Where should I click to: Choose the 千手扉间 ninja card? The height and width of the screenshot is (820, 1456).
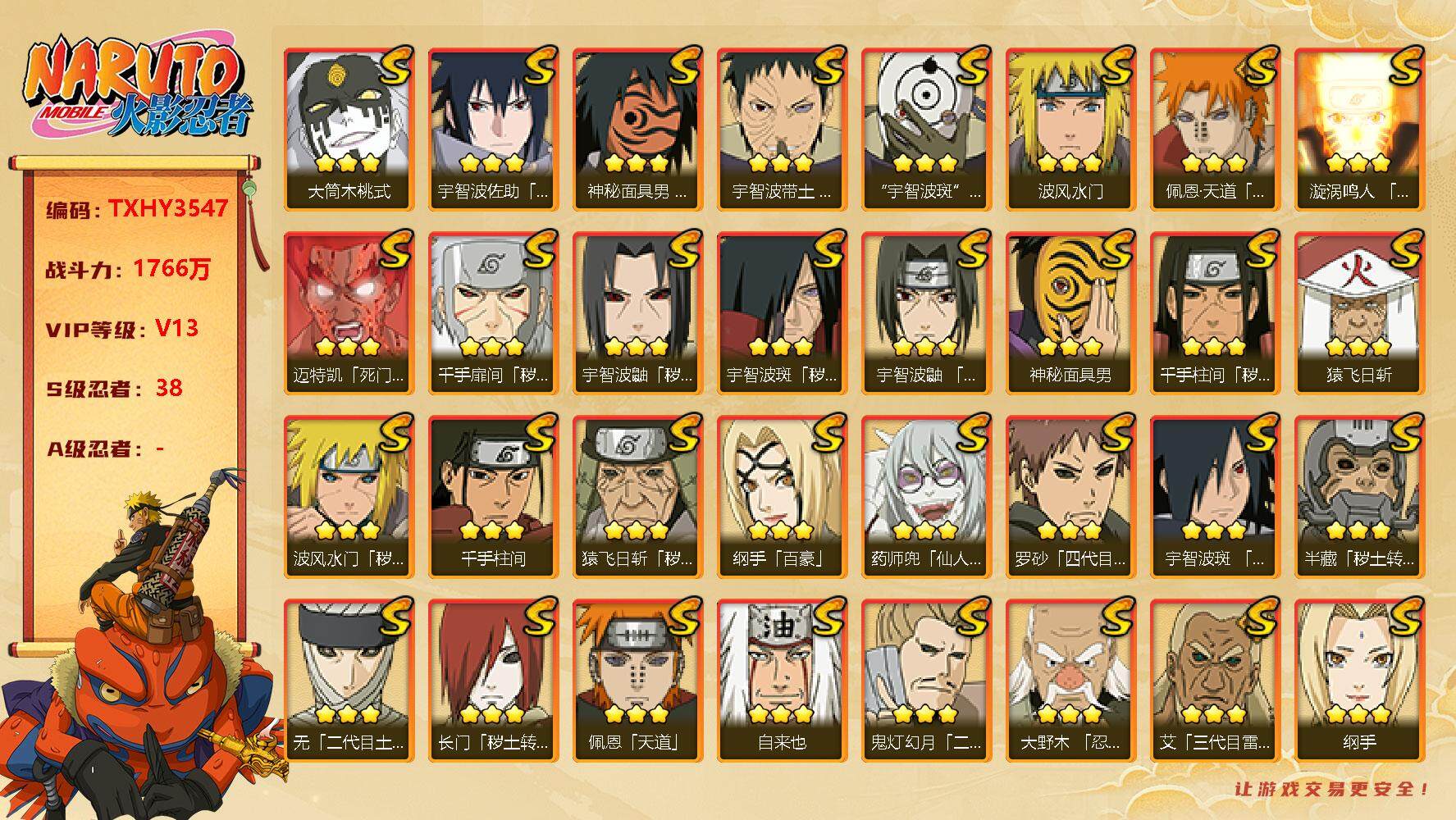click(493, 312)
